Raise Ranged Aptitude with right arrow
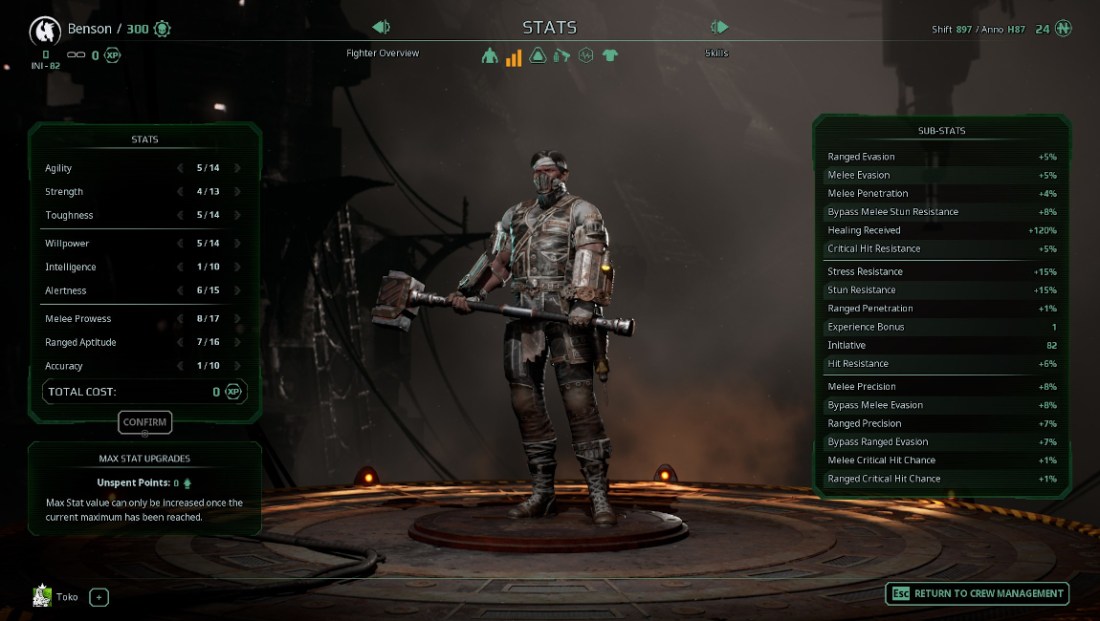1100x621 pixels. (238, 343)
